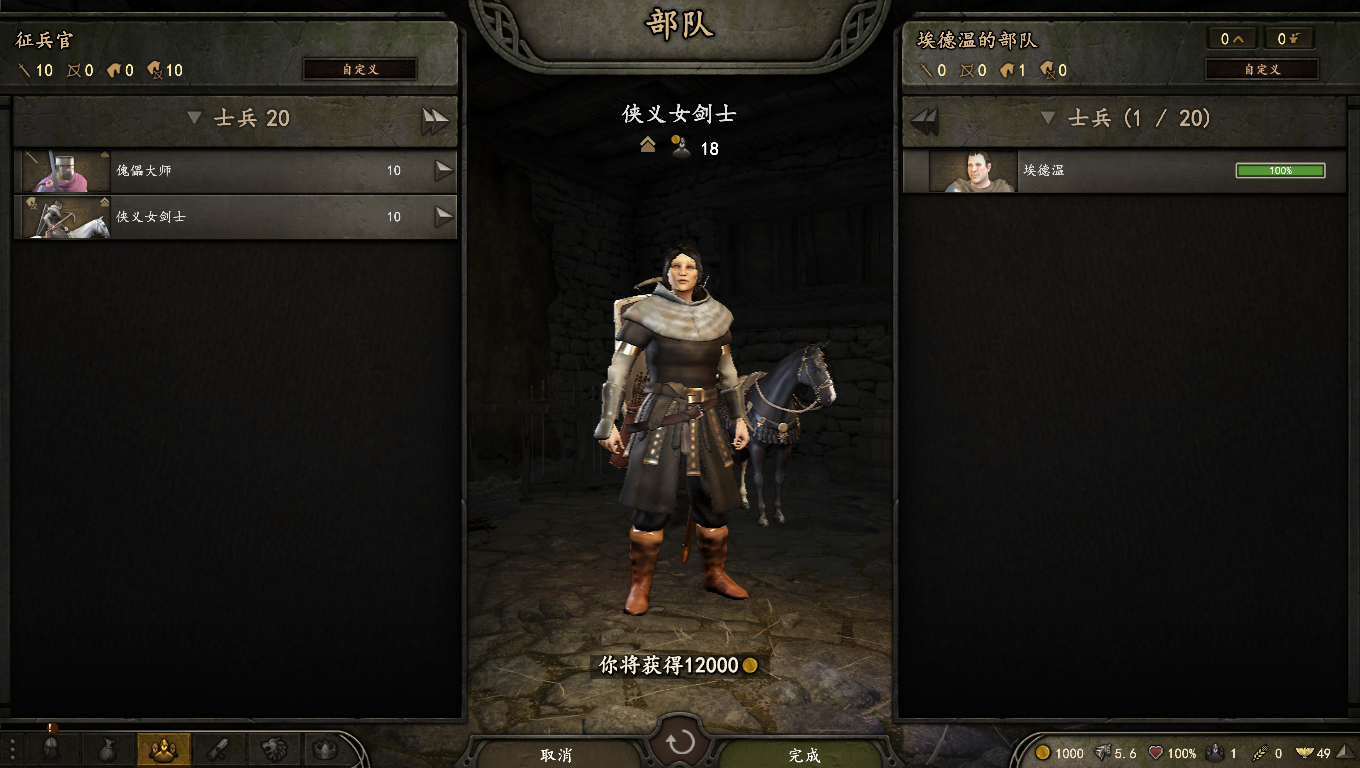Transfer one 傀儡大师 troop to the right
Screen dimensions: 1360x768
click(x=443, y=171)
